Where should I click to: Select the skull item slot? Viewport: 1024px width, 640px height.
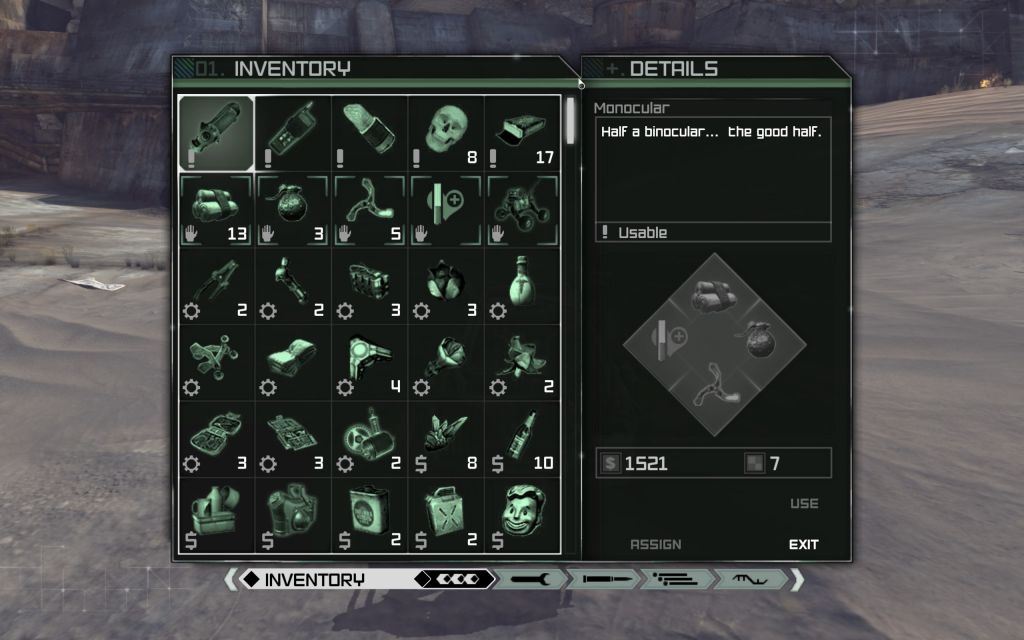pyautogui.click(x=445, y=132)
